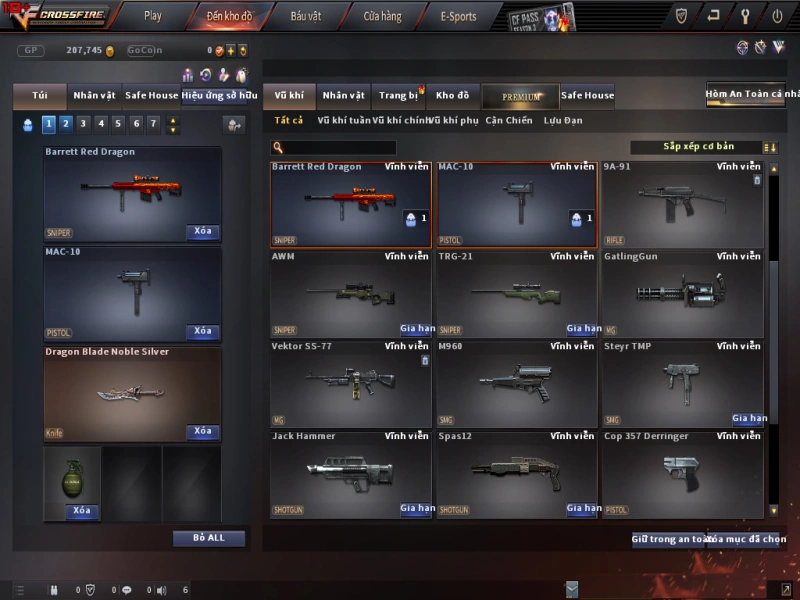Viewport: 800px width, 600px height.
Task: Open the Cửa hàng shop
Action: click(x=382, y=16)
